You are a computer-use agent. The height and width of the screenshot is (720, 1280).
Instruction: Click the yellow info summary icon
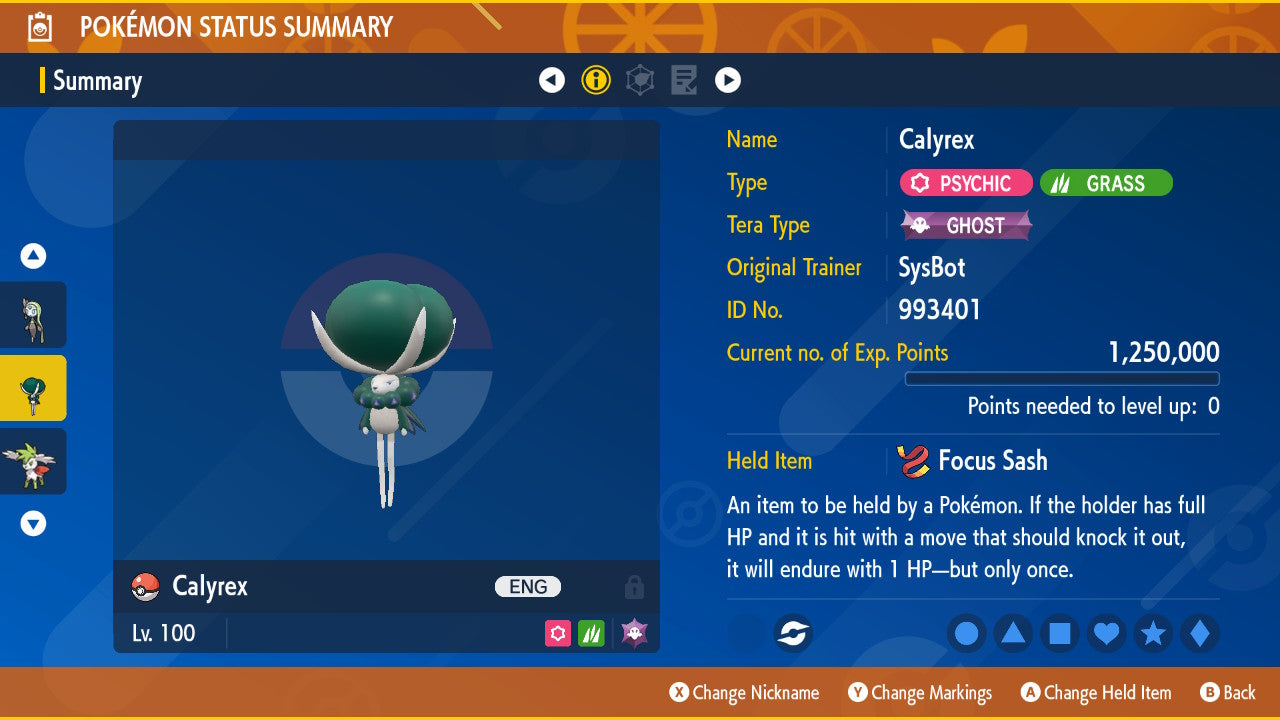[x=596, y=80]
